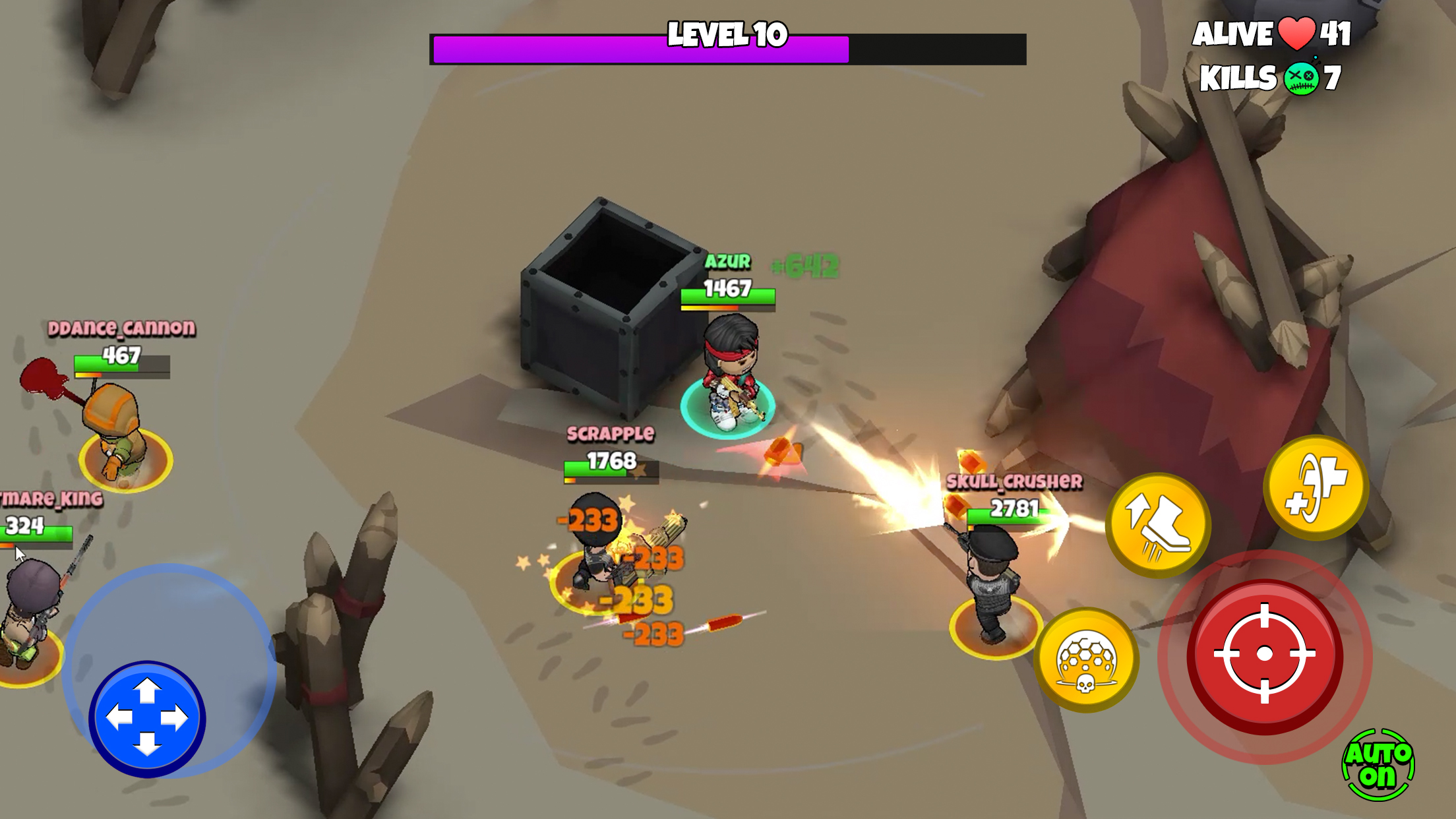Activate the winged boot dash ability
Viewport: 1456px width, 819px height.
(1158, 524)
